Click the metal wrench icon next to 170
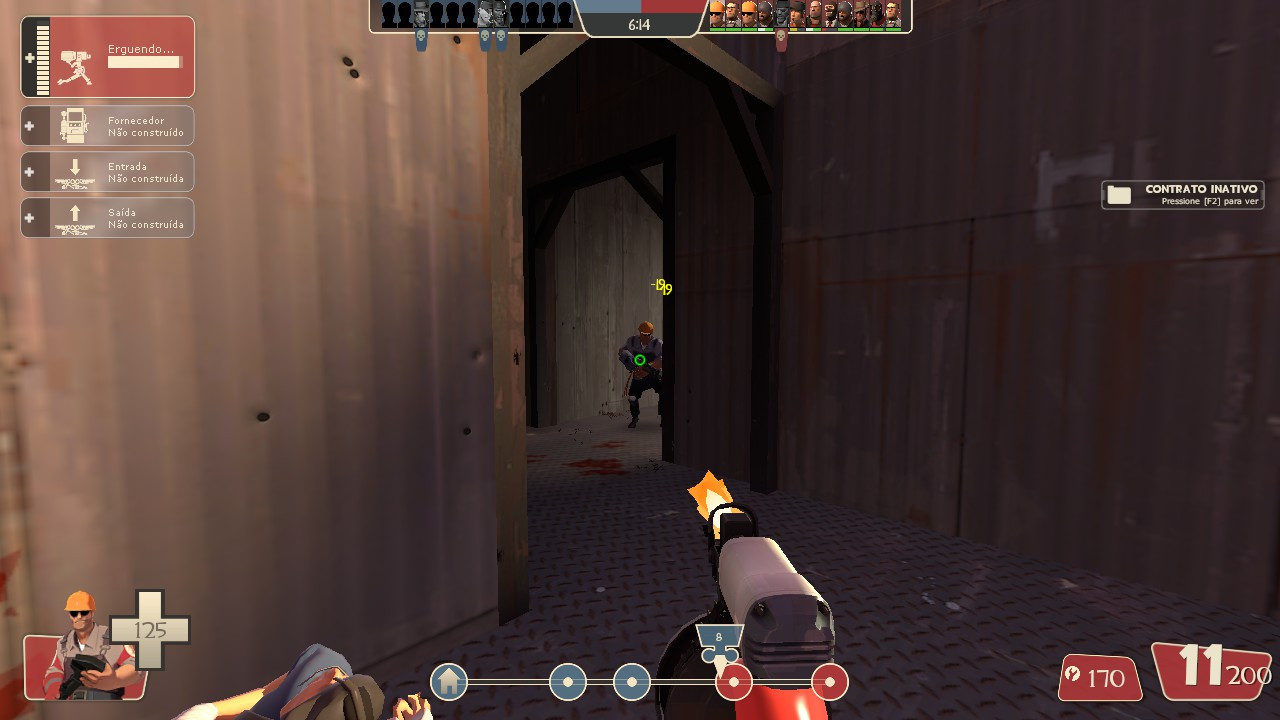The width and height of the screenshot is (1280, 720). [1074, 677]
